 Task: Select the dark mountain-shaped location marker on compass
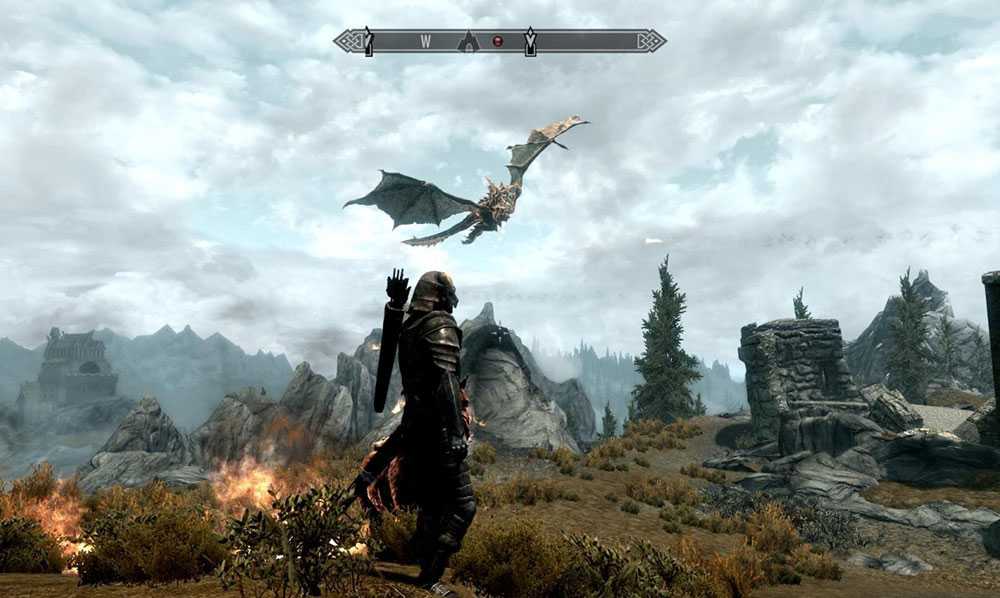coord(468,41)
